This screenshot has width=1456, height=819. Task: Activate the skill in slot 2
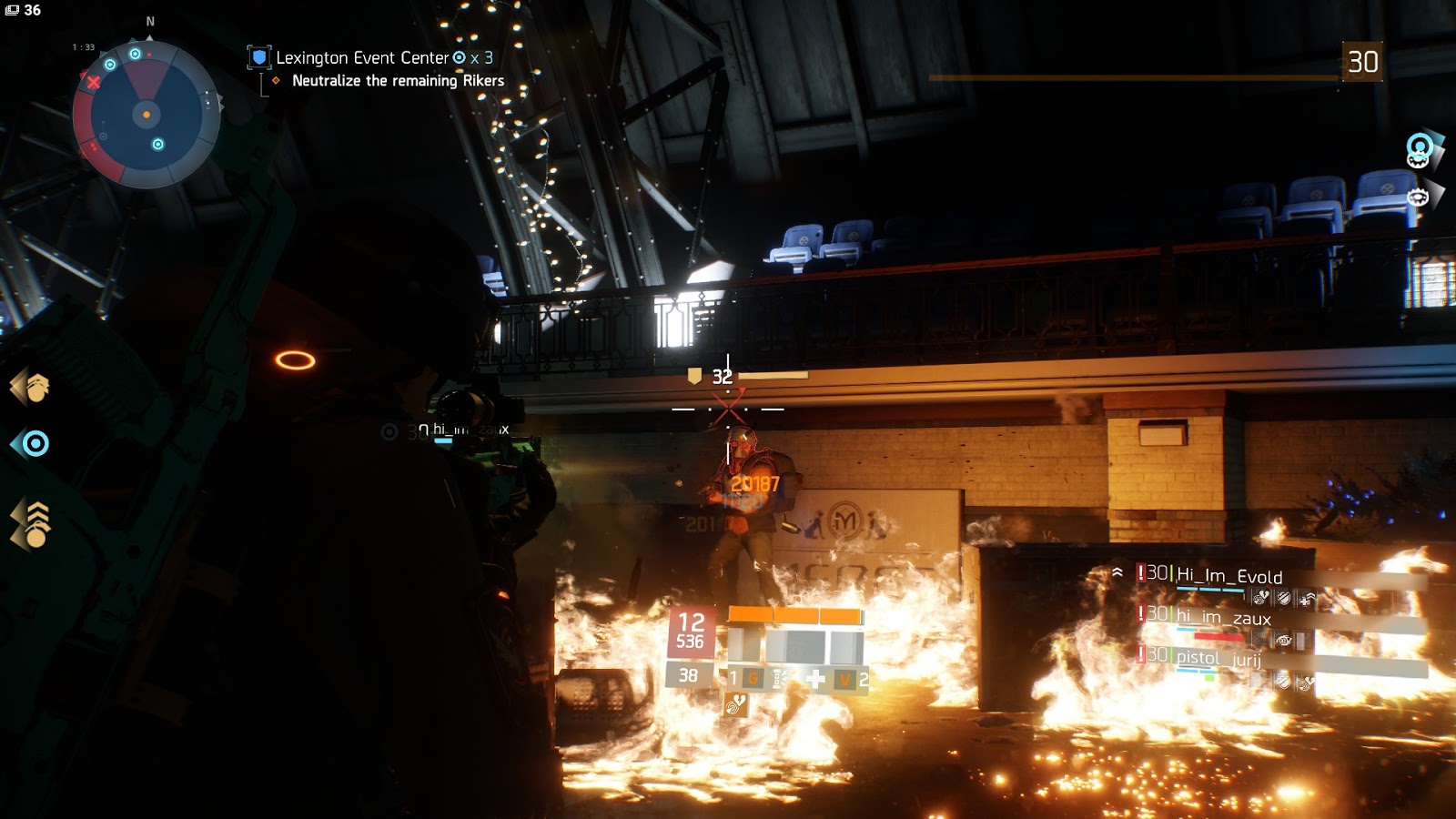coord(852,678)
